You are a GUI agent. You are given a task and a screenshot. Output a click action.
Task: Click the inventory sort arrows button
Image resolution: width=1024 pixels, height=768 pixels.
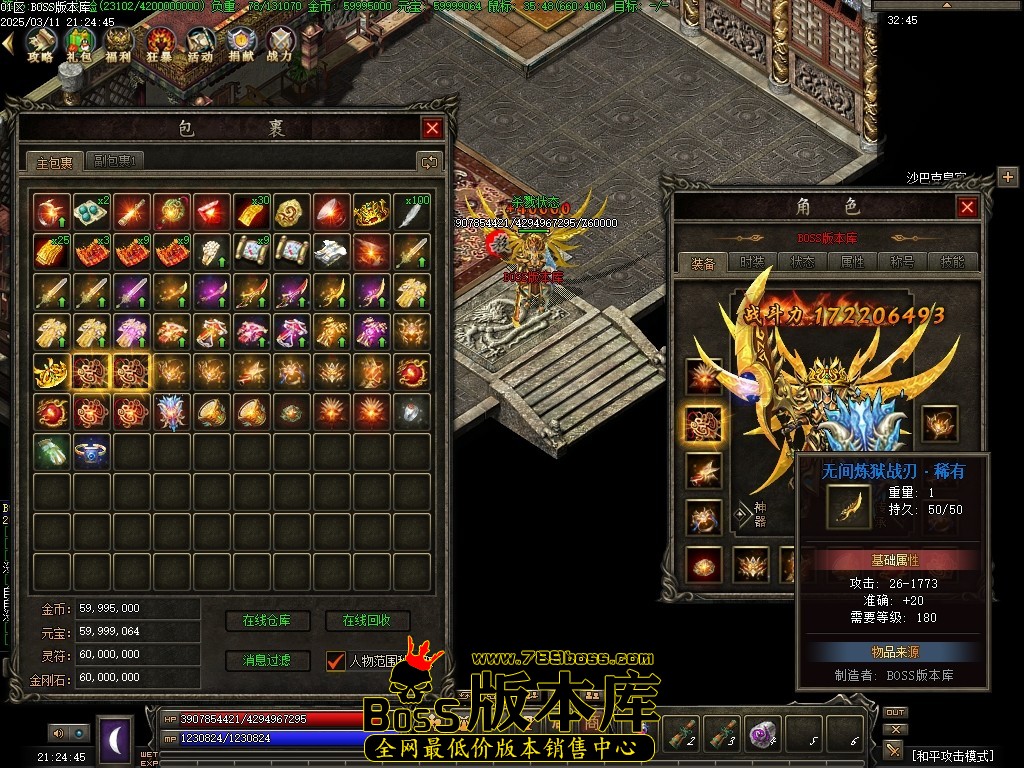(429, 161)
